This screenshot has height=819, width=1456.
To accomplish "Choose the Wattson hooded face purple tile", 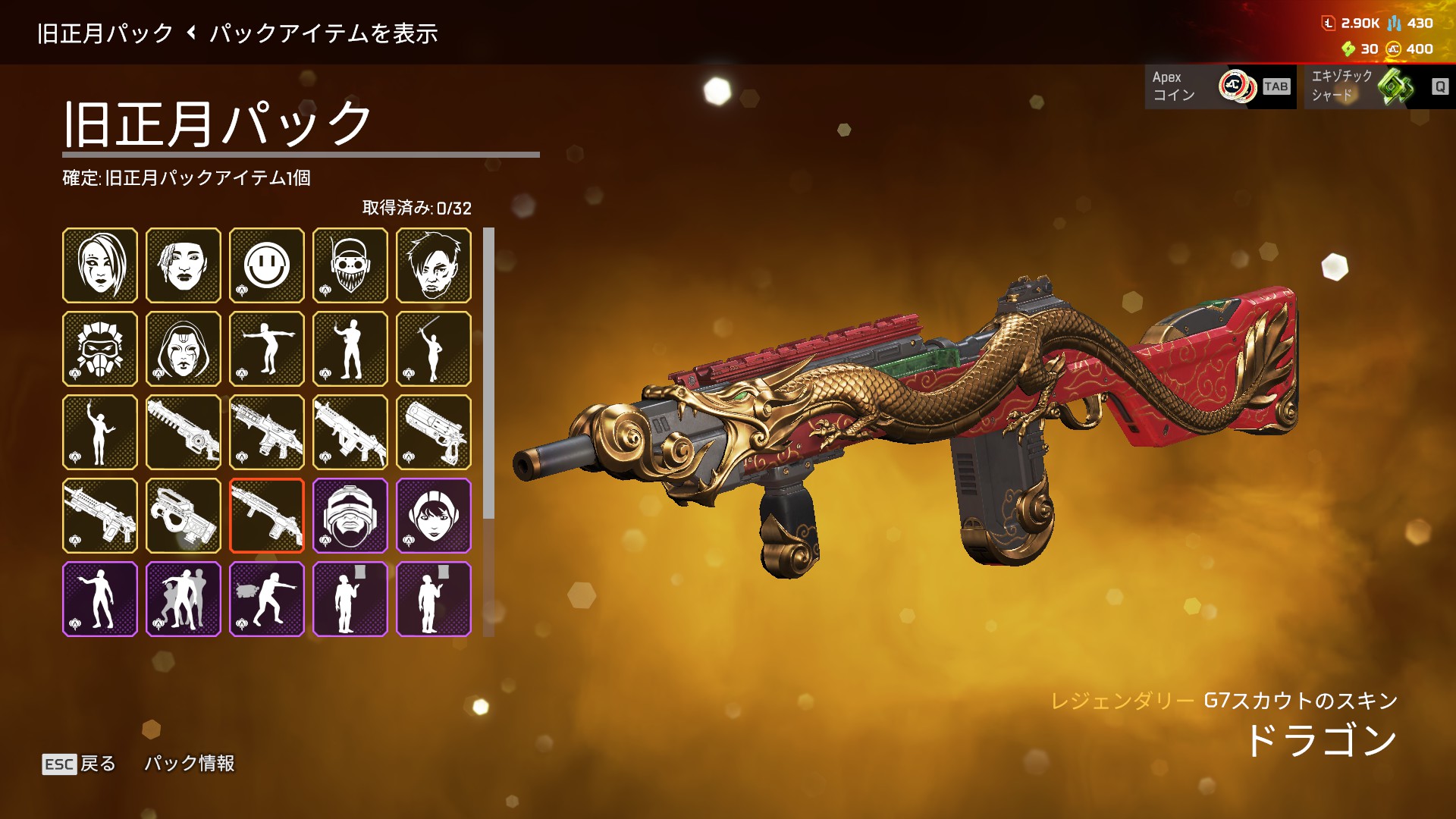I will pos(434,516).
